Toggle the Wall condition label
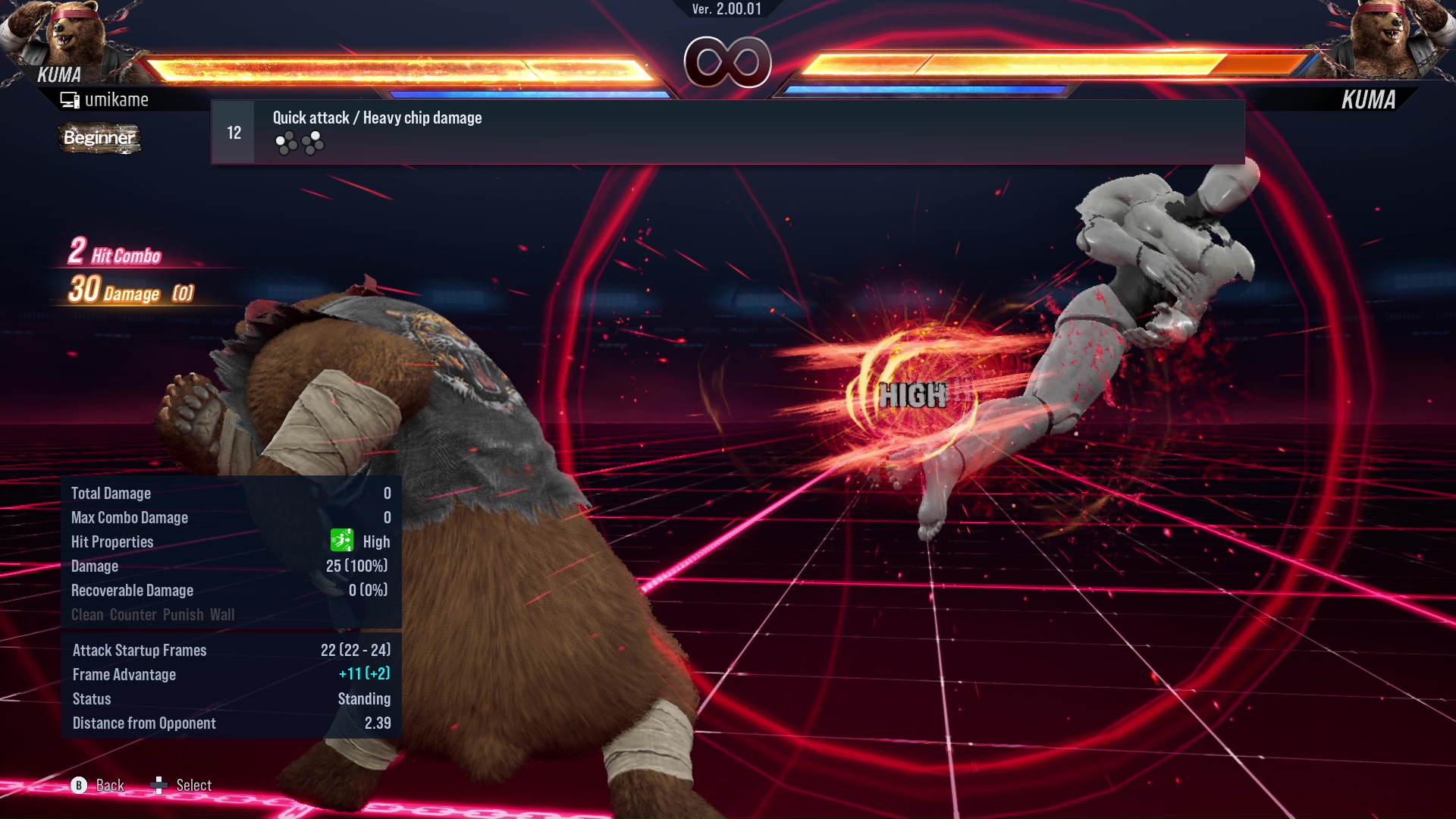Viewport: 1456px width, 819px height. 224,614
